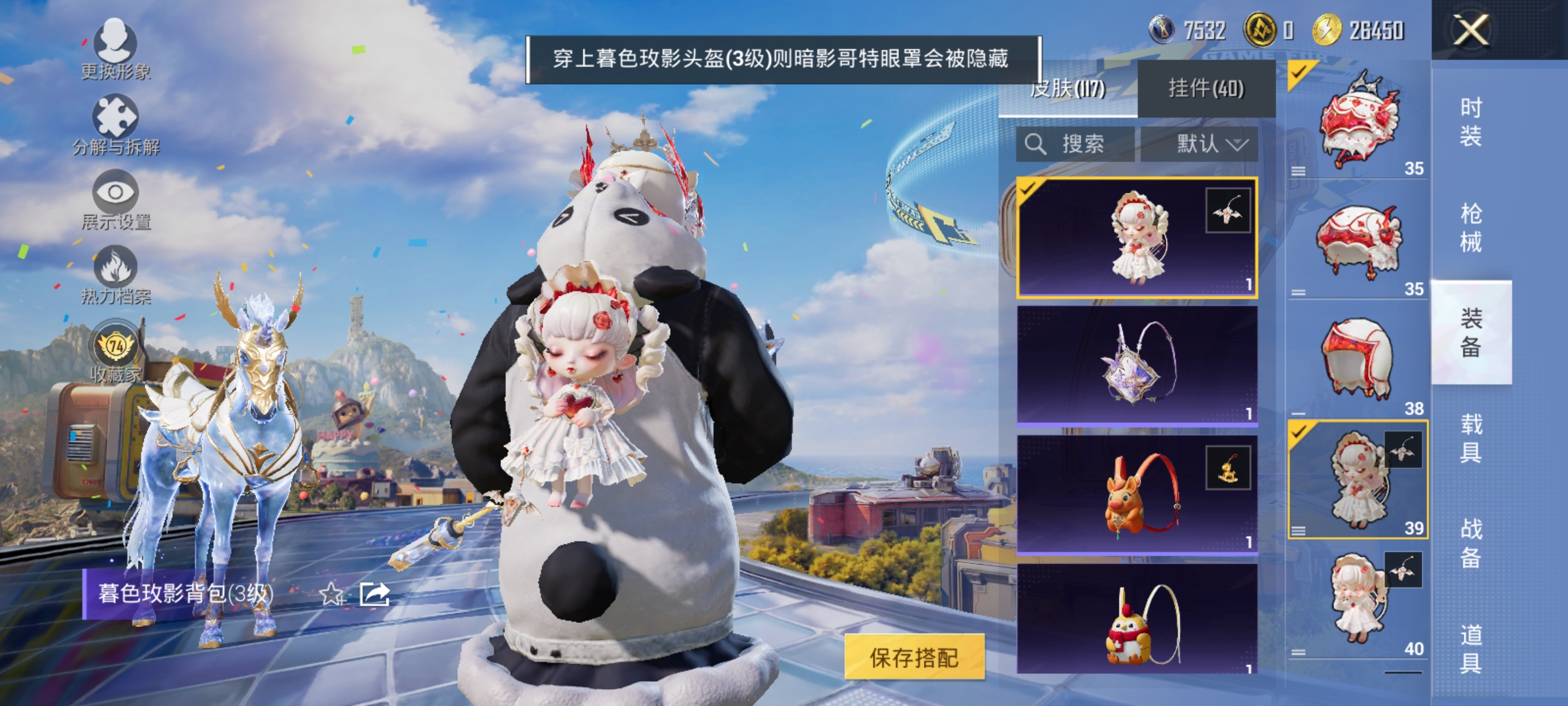
Task: Switch to the 时装 fashion category
Action: coord(1471,121)
